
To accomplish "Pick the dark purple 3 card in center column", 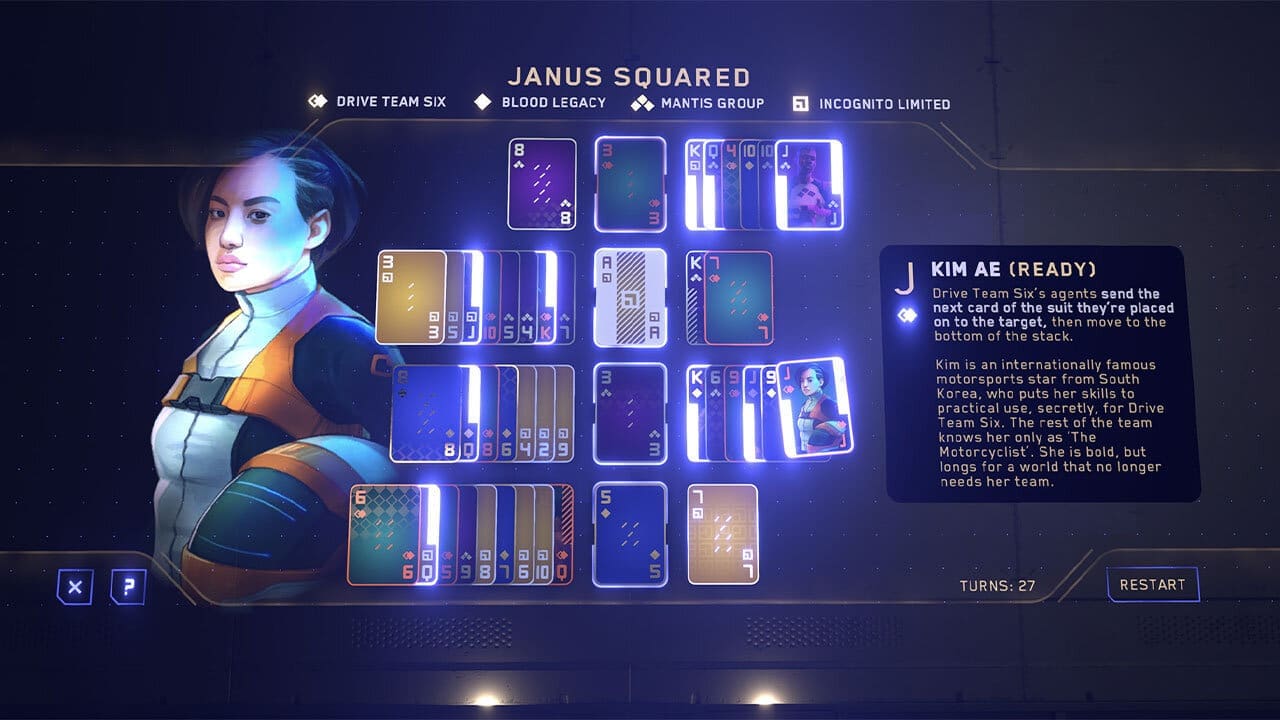I will click(630, 413).
